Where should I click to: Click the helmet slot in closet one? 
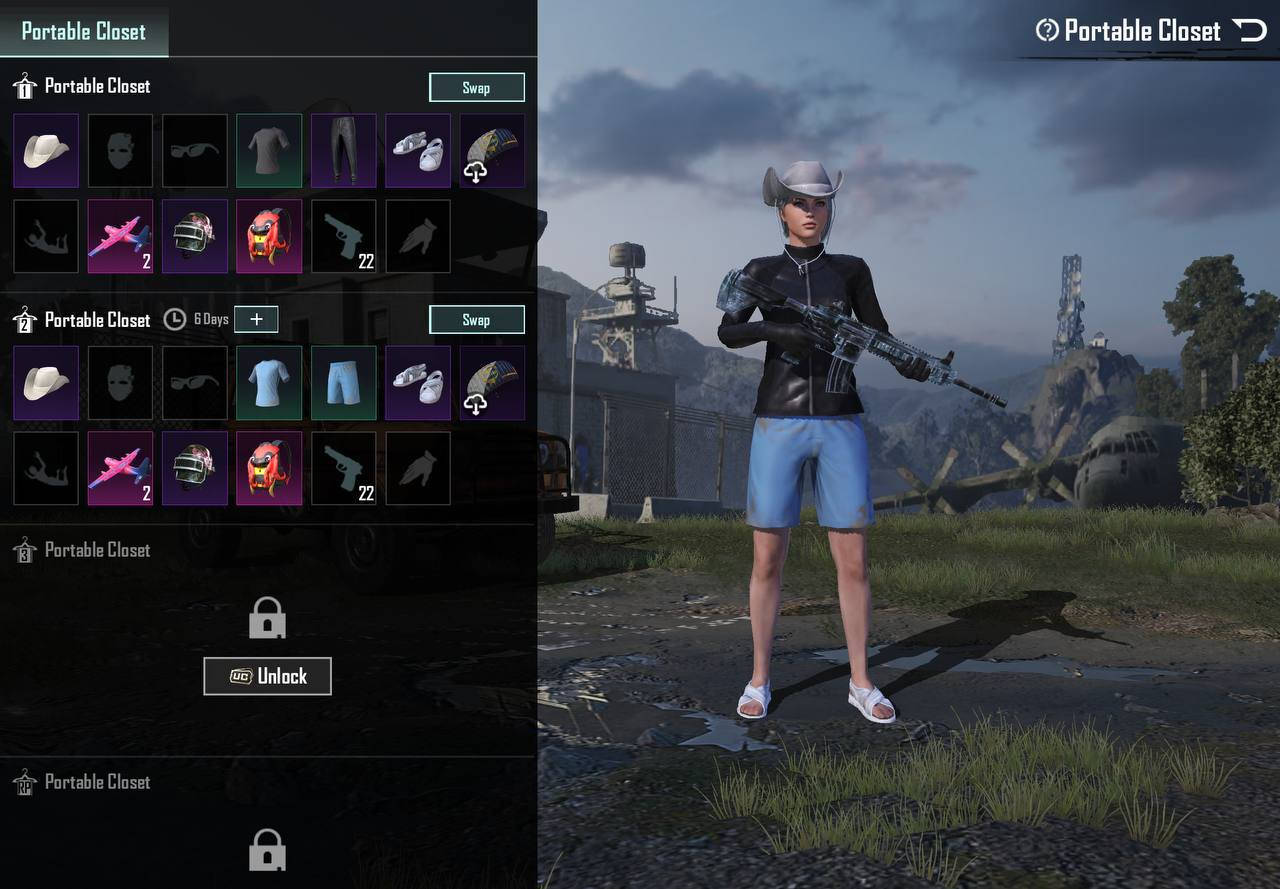tap(195, 237)
